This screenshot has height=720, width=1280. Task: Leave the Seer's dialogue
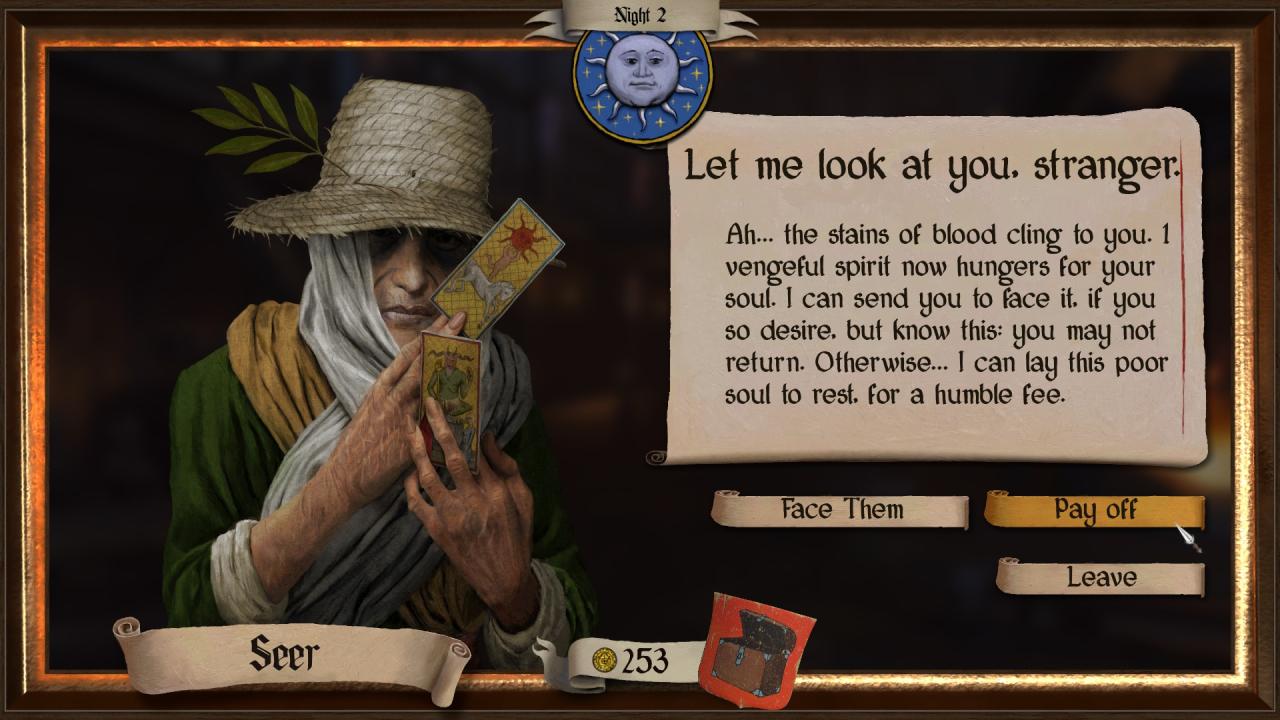1101,577
